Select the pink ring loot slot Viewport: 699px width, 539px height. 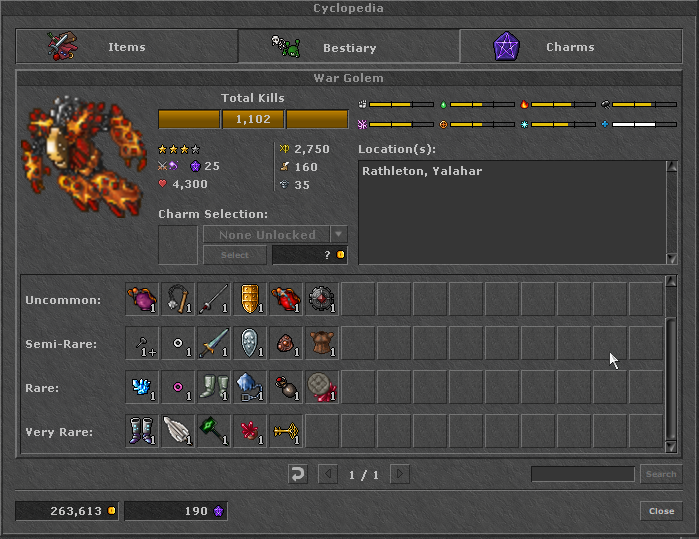[x=178, y=388]
